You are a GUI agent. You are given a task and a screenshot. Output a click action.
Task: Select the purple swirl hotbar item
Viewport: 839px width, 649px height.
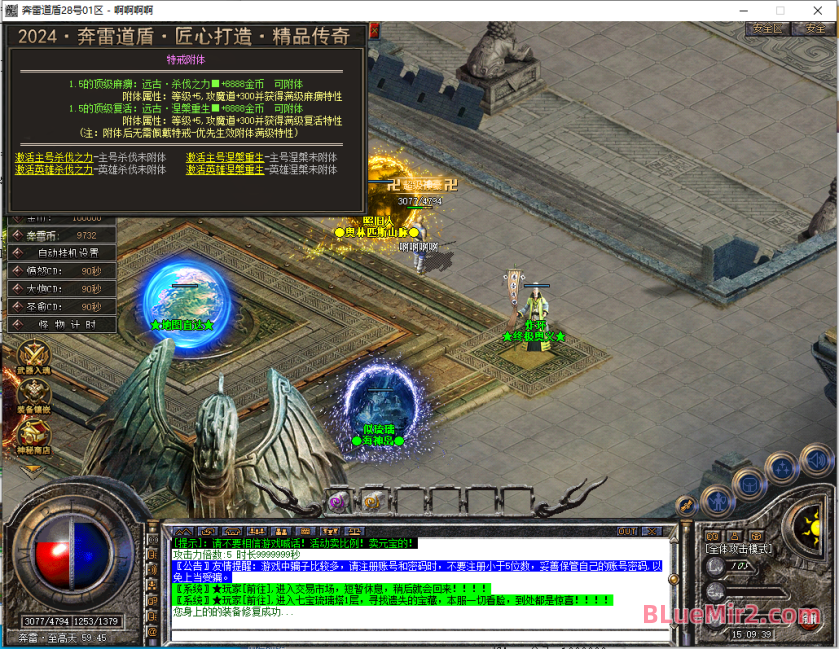pos(337,501)
